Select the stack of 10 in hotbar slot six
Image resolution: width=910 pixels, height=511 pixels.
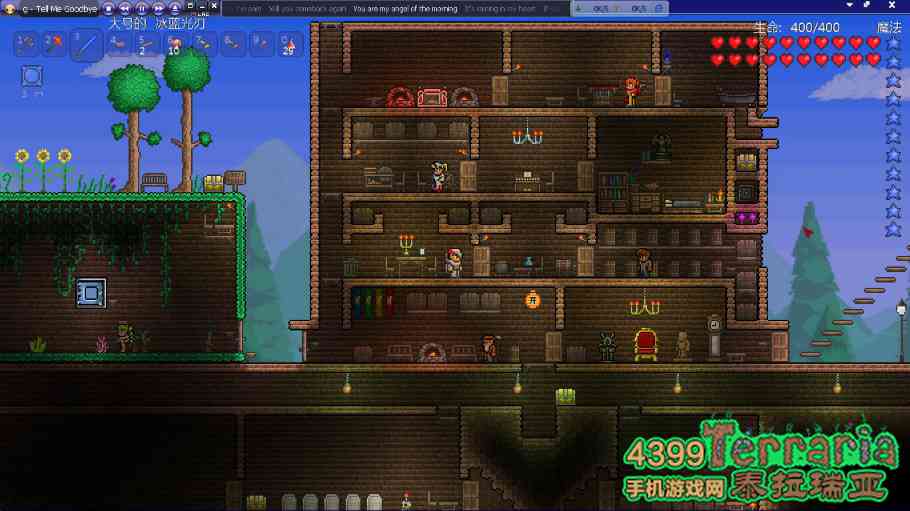click(175, 44)
